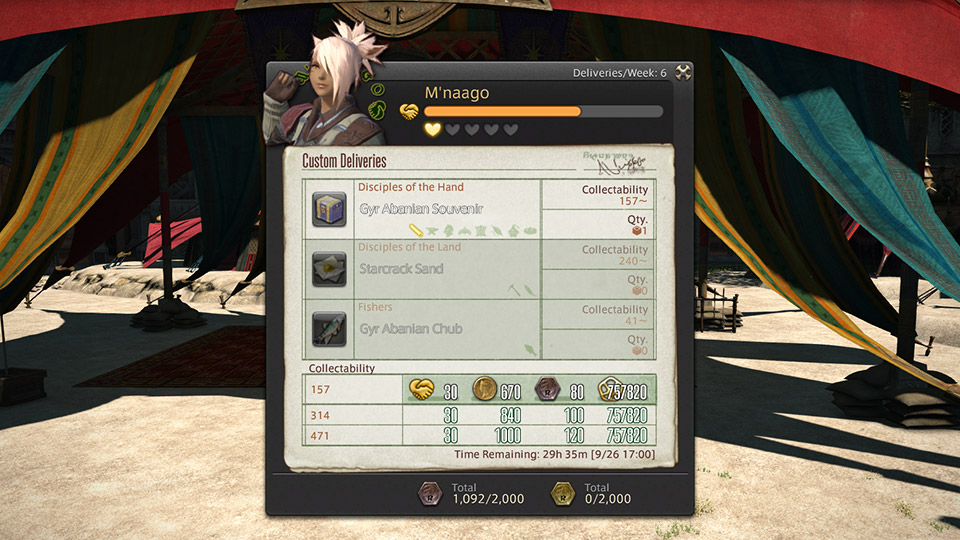Select the 157 collectability reward row
960x540 pixels.
click(487, 389)
